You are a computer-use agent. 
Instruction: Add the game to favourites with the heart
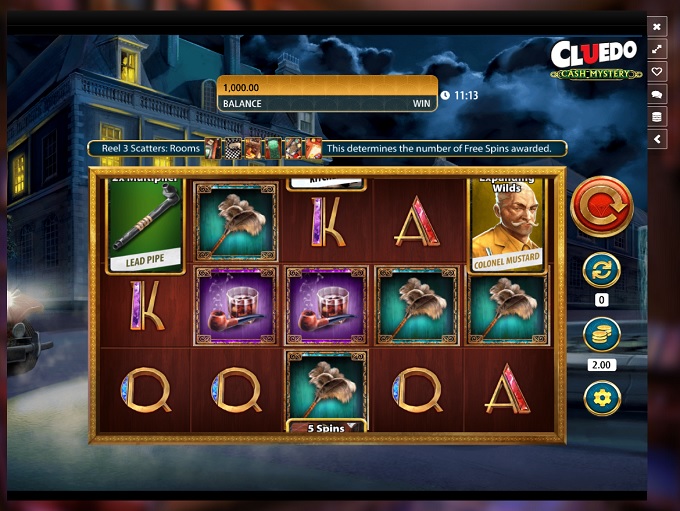(657, 72)
